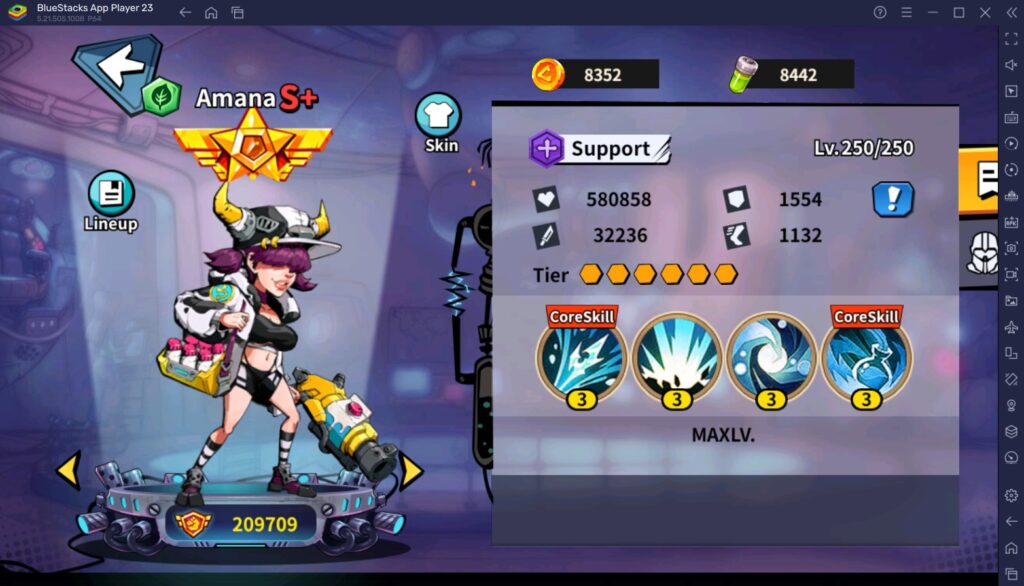
Task: Tap the gold coin currency icon
Action: 547,74
